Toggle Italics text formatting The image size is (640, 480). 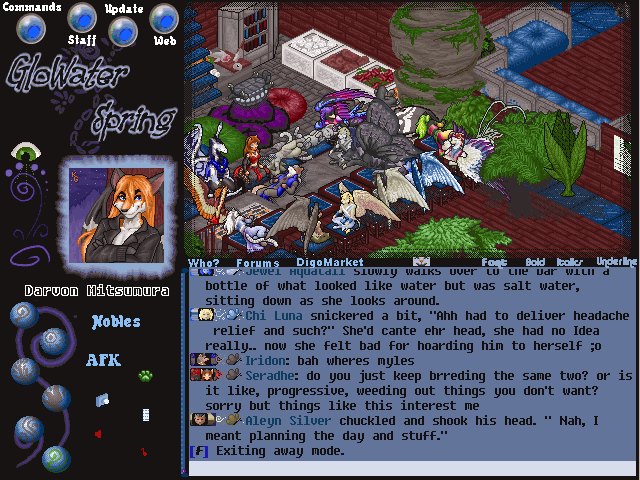click(x=569, y=261)
